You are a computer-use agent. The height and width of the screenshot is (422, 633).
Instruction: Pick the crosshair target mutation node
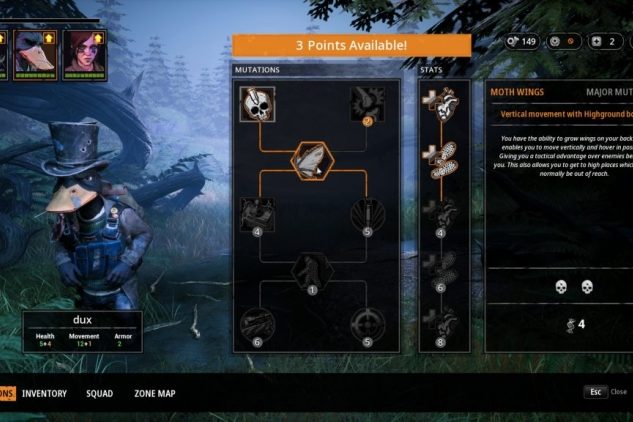366,326
